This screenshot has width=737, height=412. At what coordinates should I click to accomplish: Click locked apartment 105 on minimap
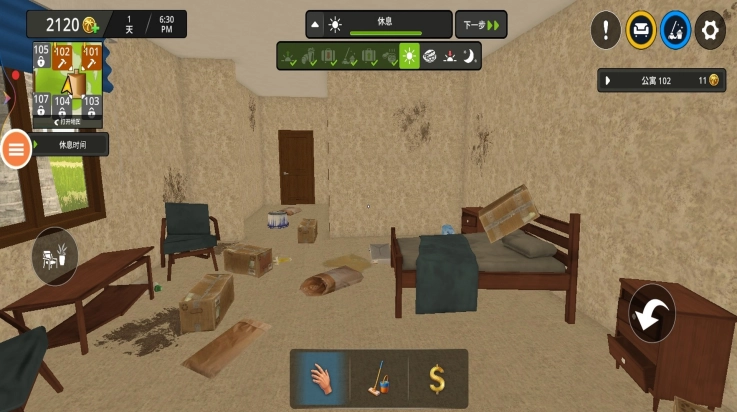(x=41, y=56)
